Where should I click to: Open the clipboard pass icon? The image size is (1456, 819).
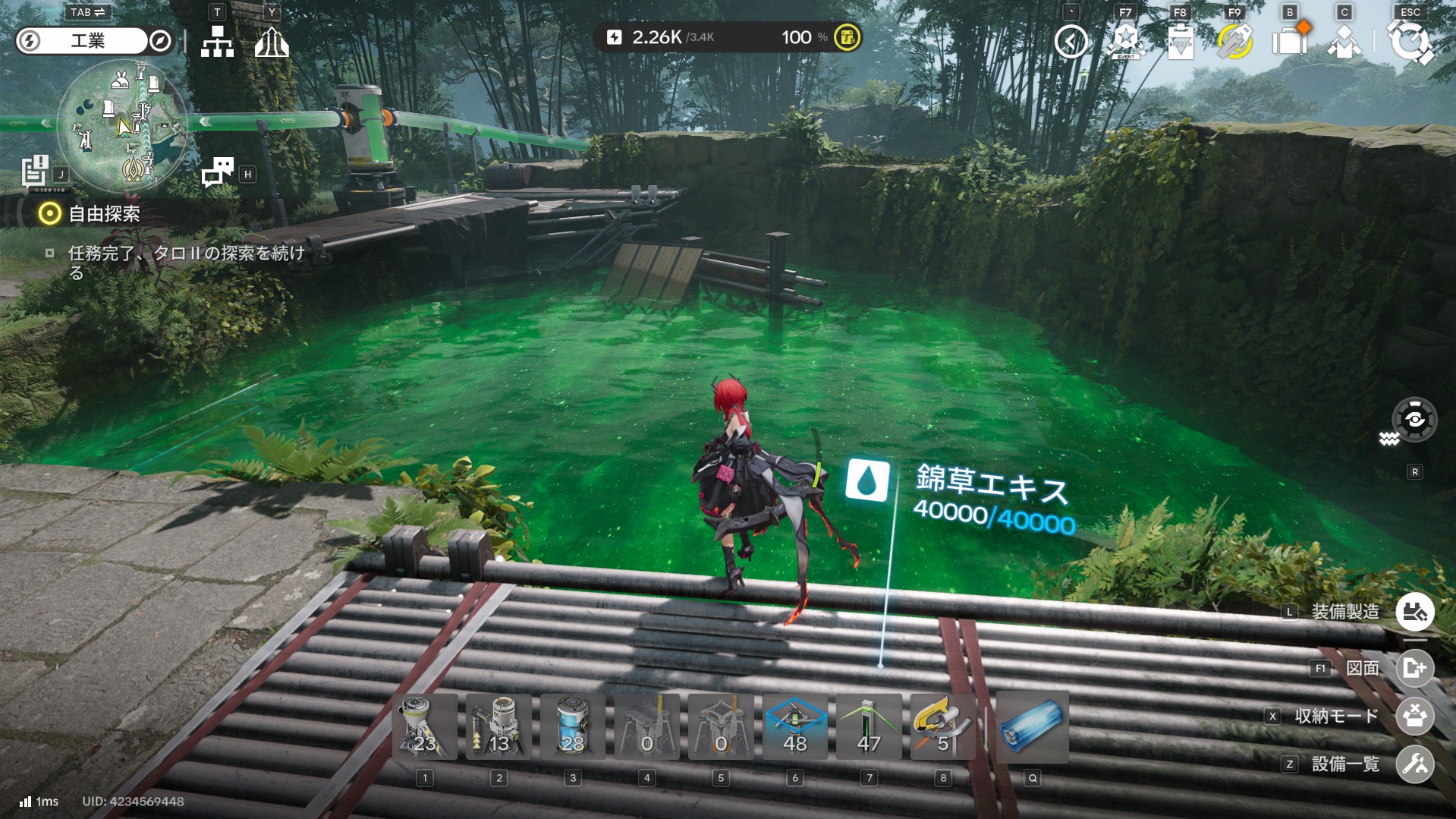coord(1180,41)
